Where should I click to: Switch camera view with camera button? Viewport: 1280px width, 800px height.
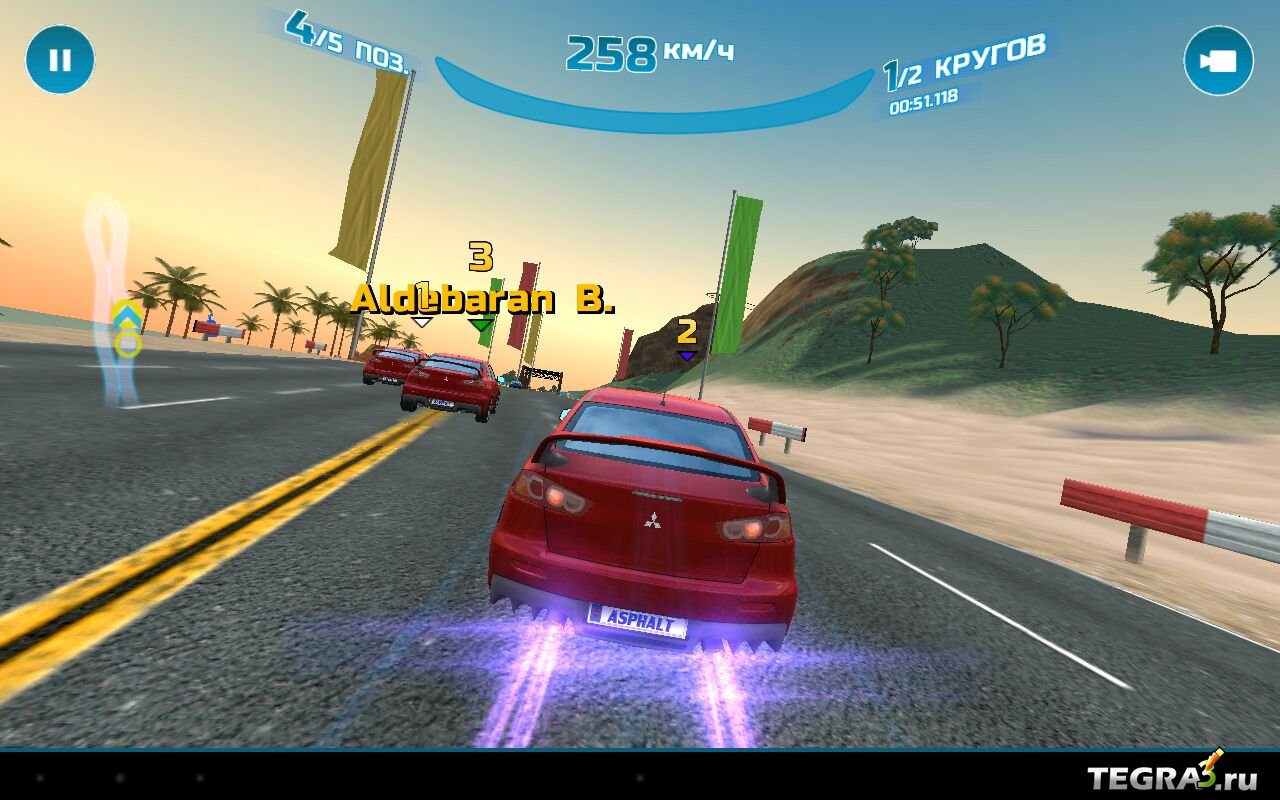coord(1218,61)
